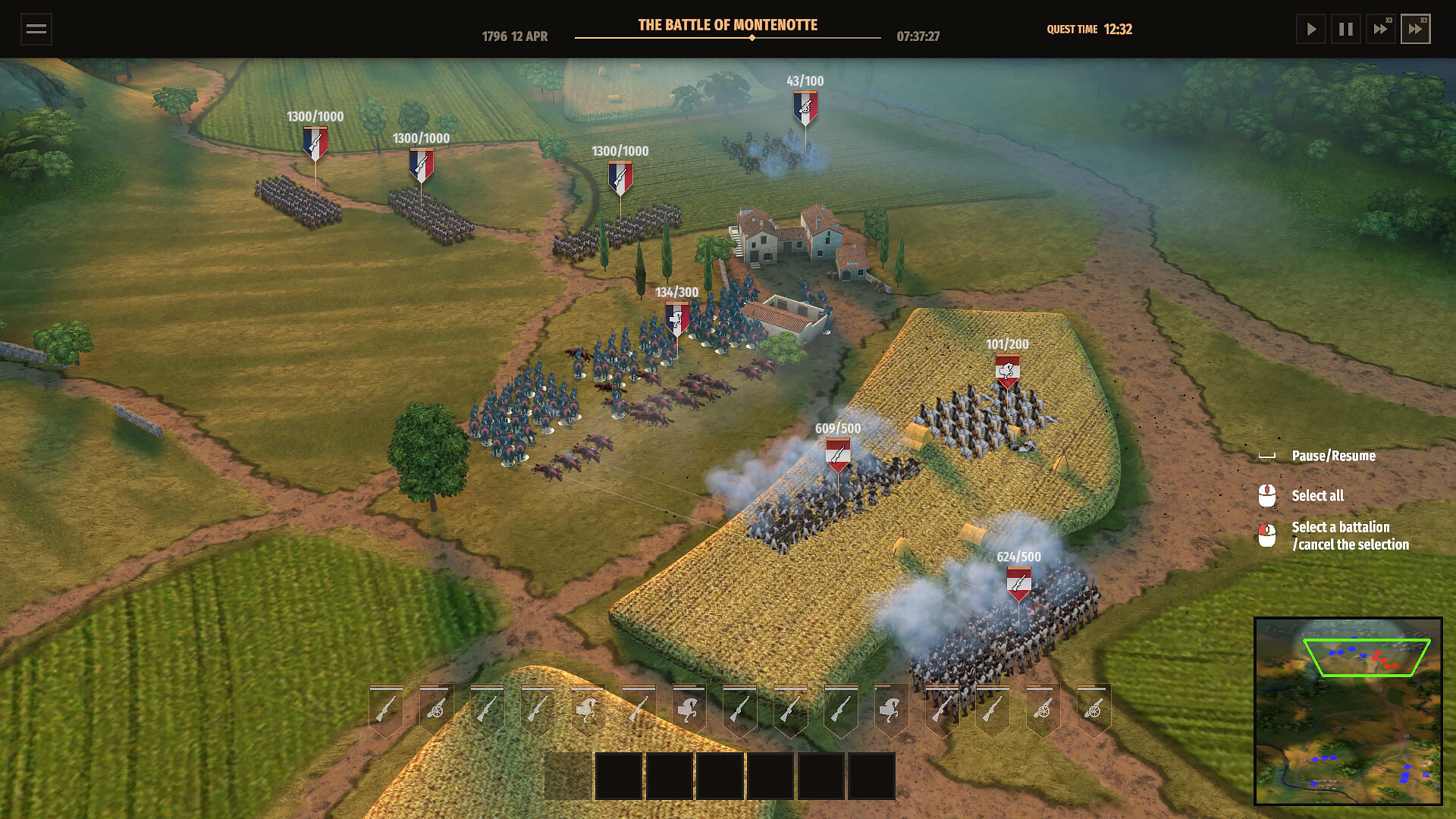
Task: Select the enemy cavalry banner marked 101/200
Action: click(x=1007, y=370)
